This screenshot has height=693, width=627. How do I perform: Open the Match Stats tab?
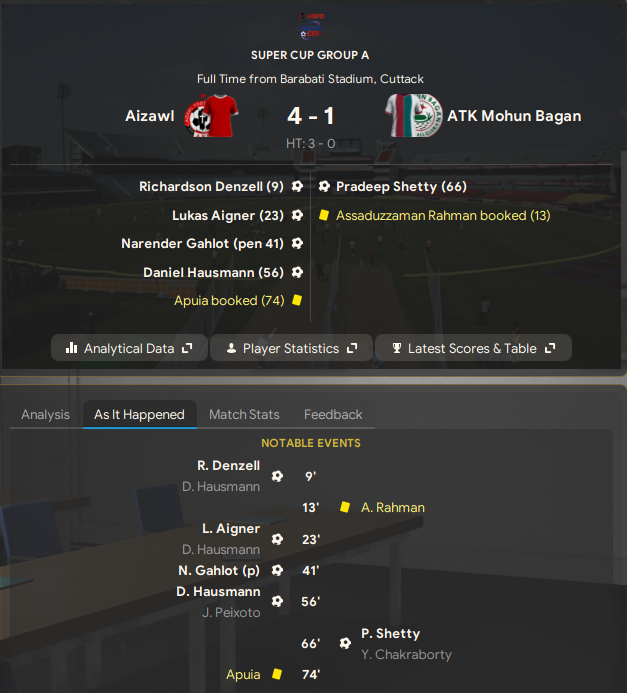click(x=244, y=414)
